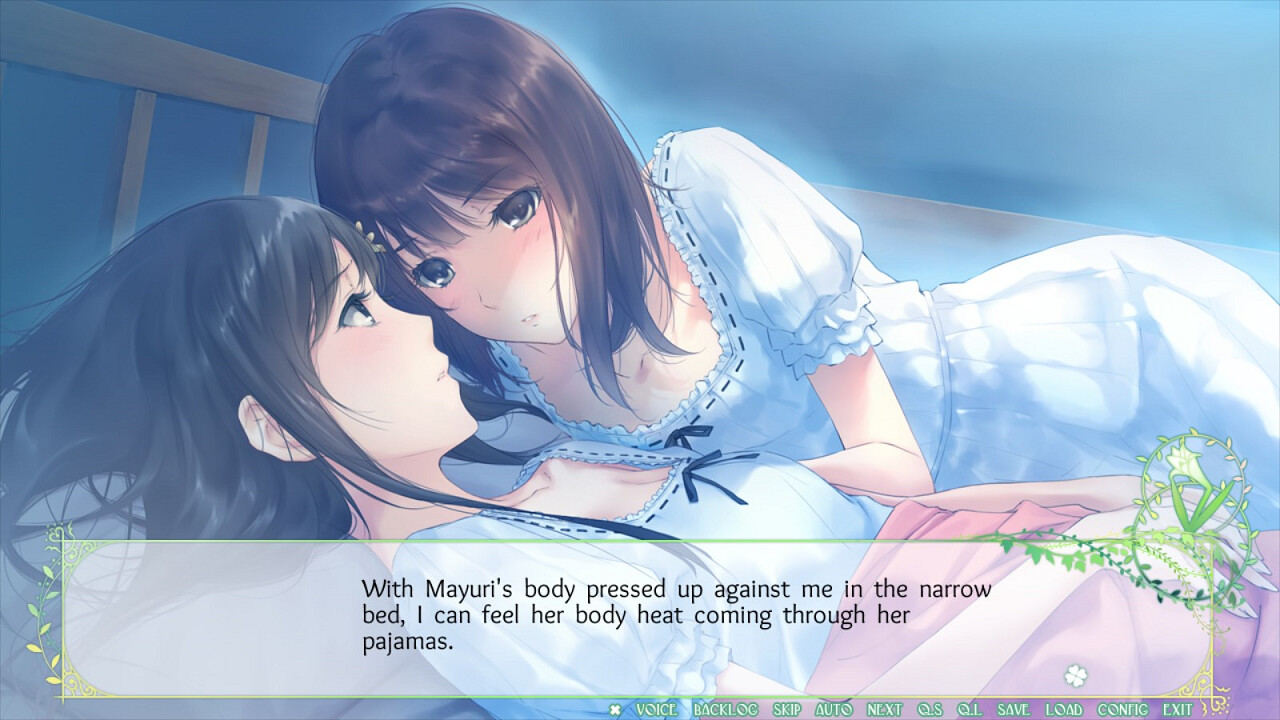This screenshot has width=1280, height=720.
Task: Hide the textbox using the X icon
Action: click(613, 707)
